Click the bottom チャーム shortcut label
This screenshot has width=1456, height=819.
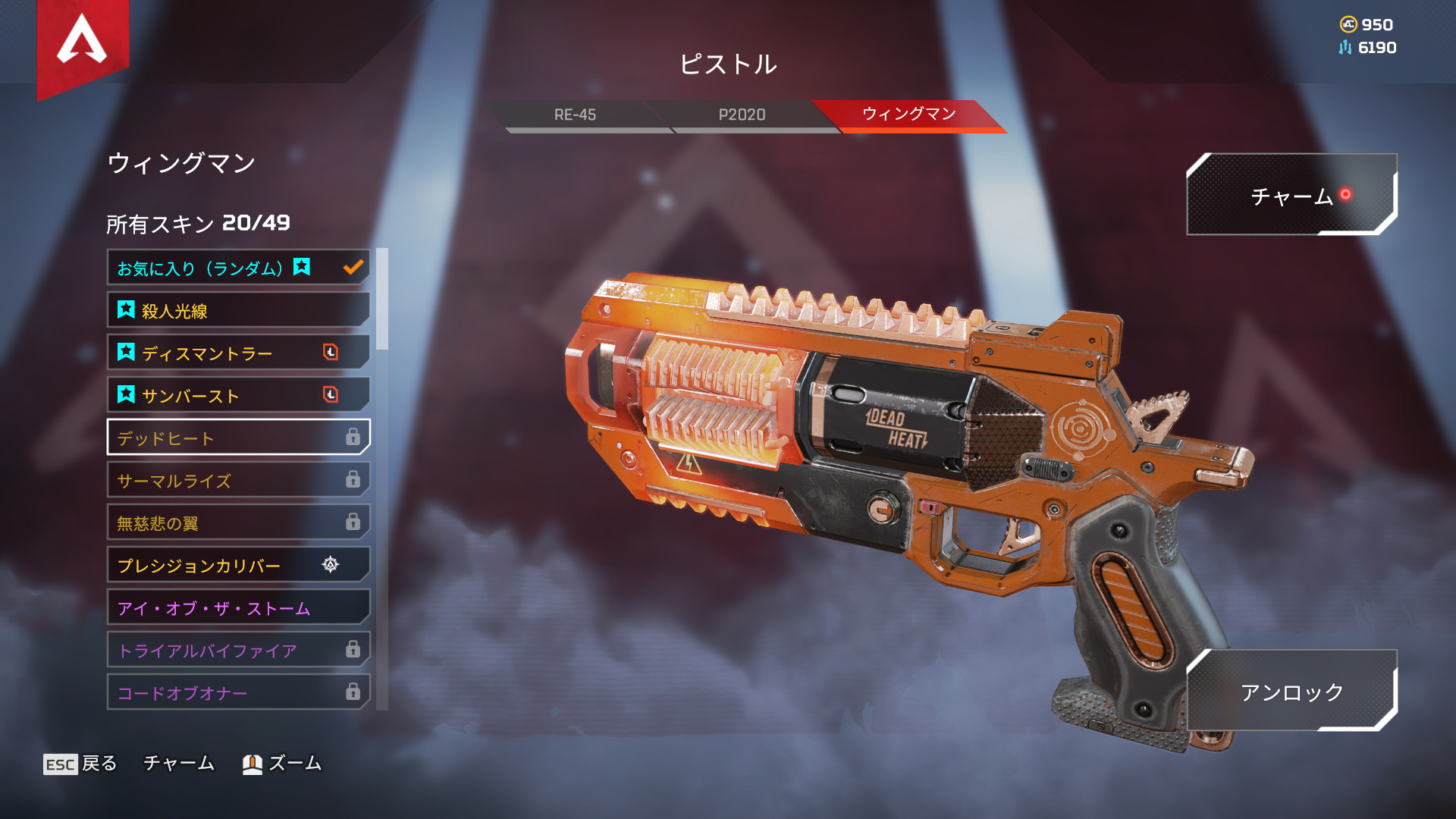pyautogui.click(x=179, y=764)
